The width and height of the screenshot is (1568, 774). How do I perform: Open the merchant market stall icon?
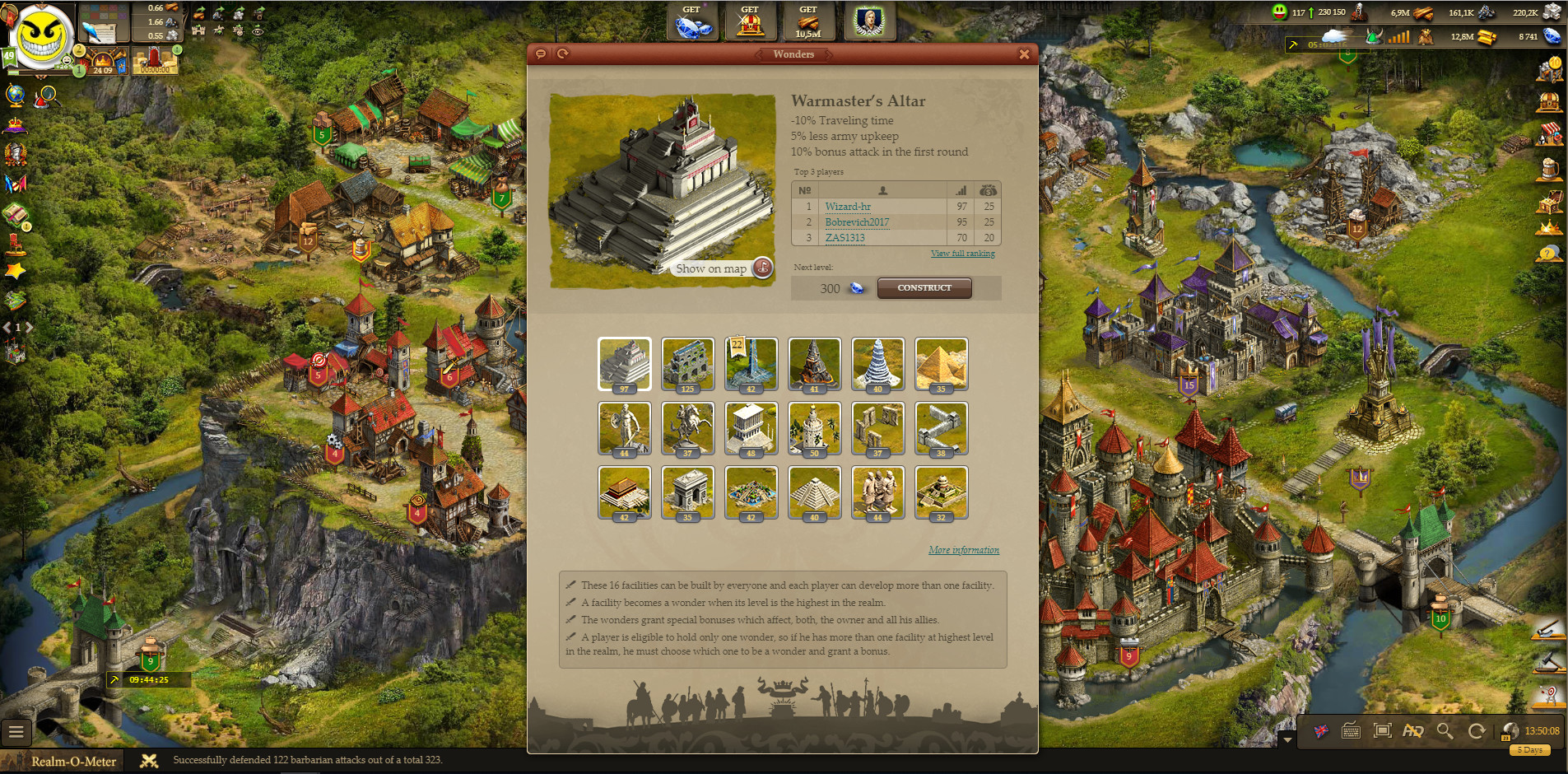1552,134
